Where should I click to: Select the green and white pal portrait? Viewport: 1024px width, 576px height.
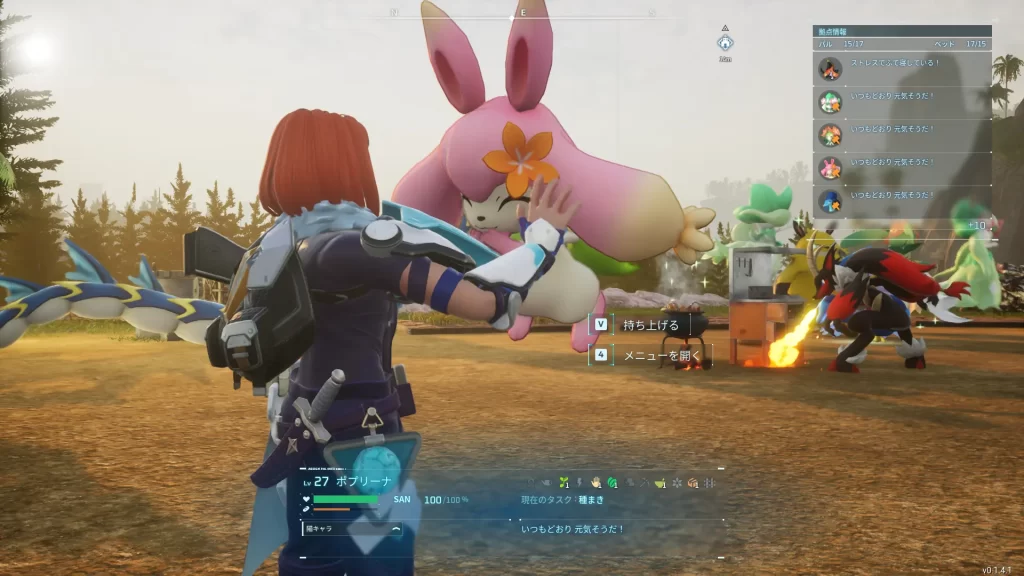pyautogui.click(x=830, y=102)
